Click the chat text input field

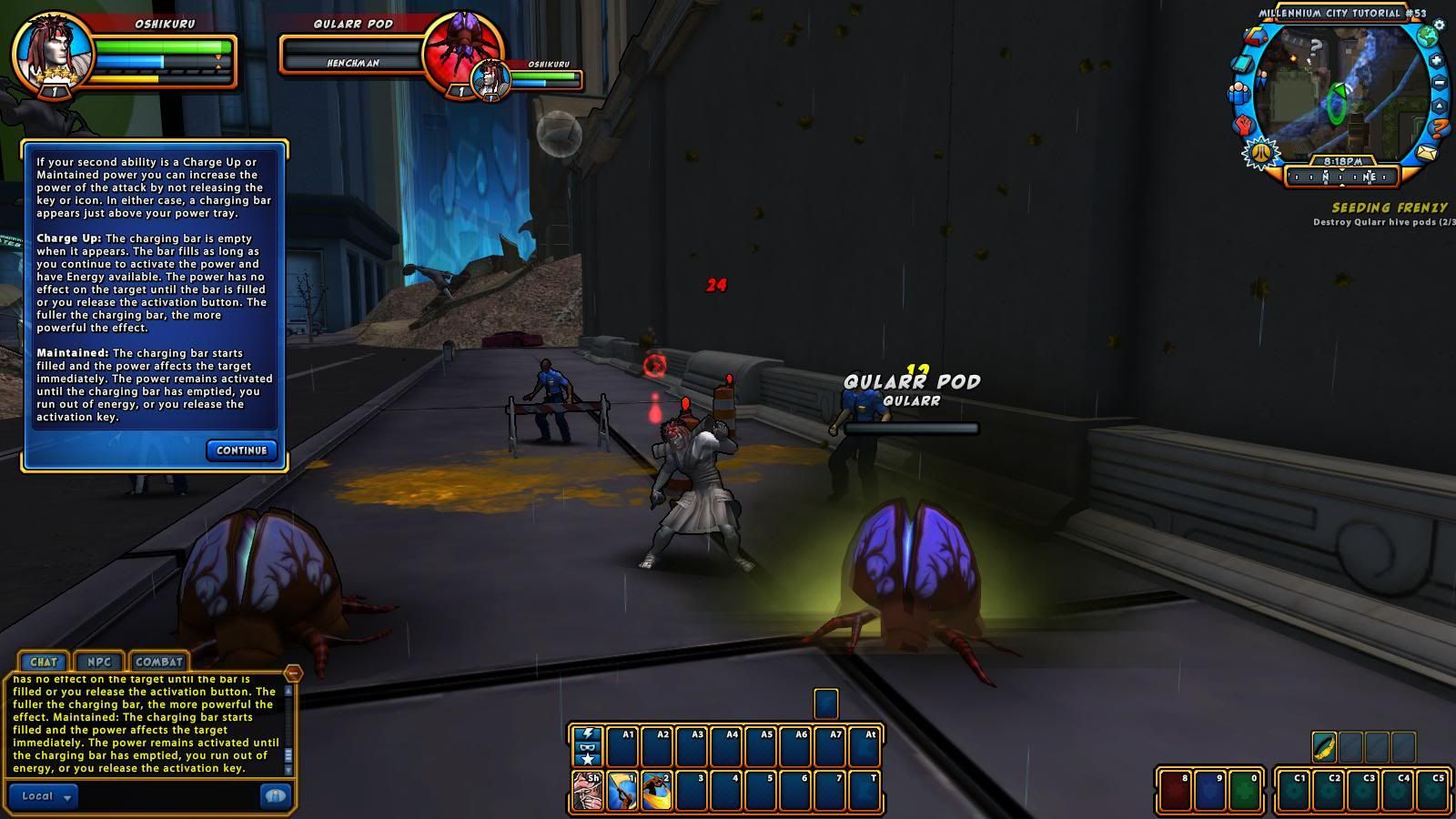click(168, 796)
